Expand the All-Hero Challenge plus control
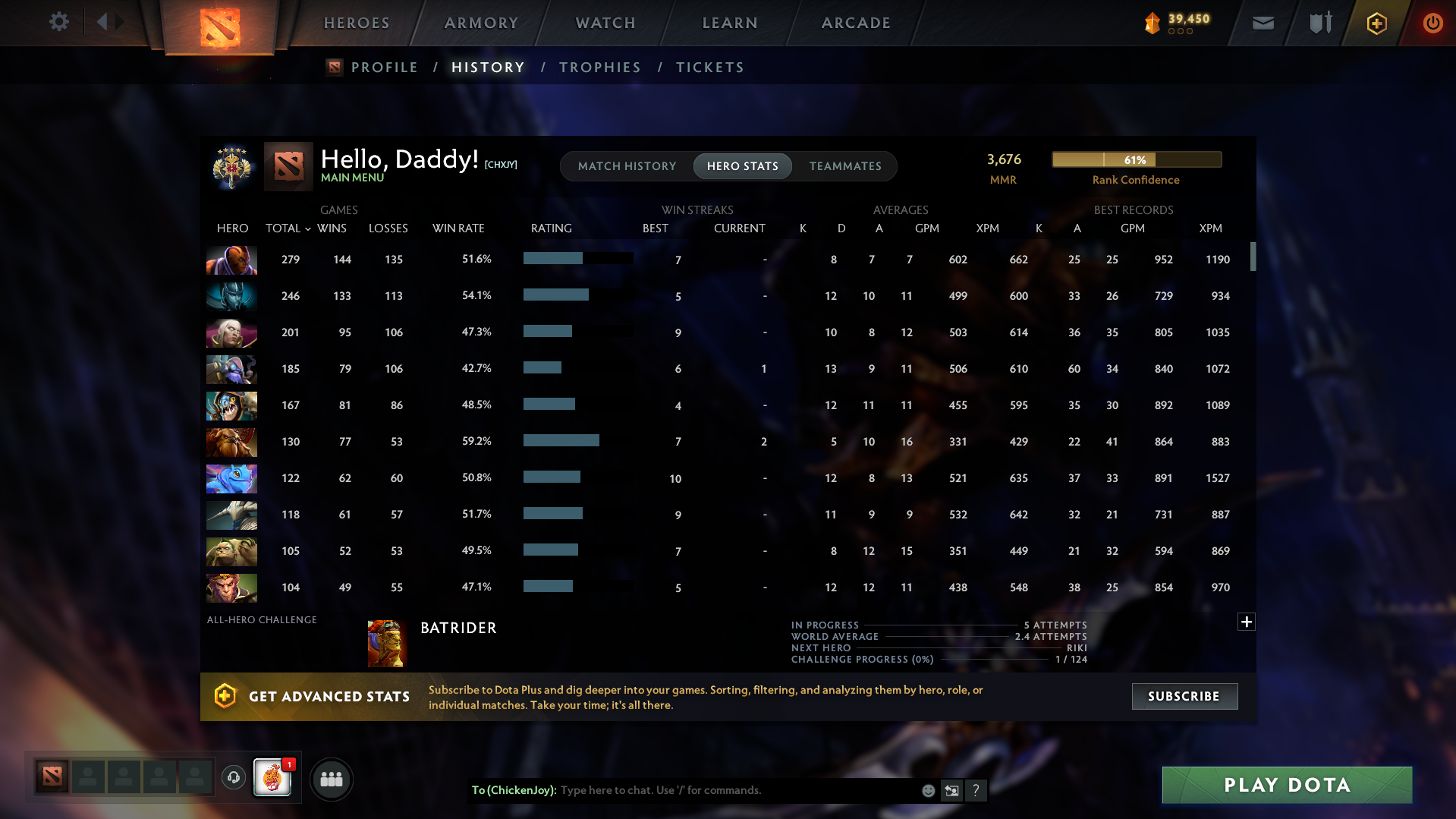1456x819 pixels. click(1245, 622)
